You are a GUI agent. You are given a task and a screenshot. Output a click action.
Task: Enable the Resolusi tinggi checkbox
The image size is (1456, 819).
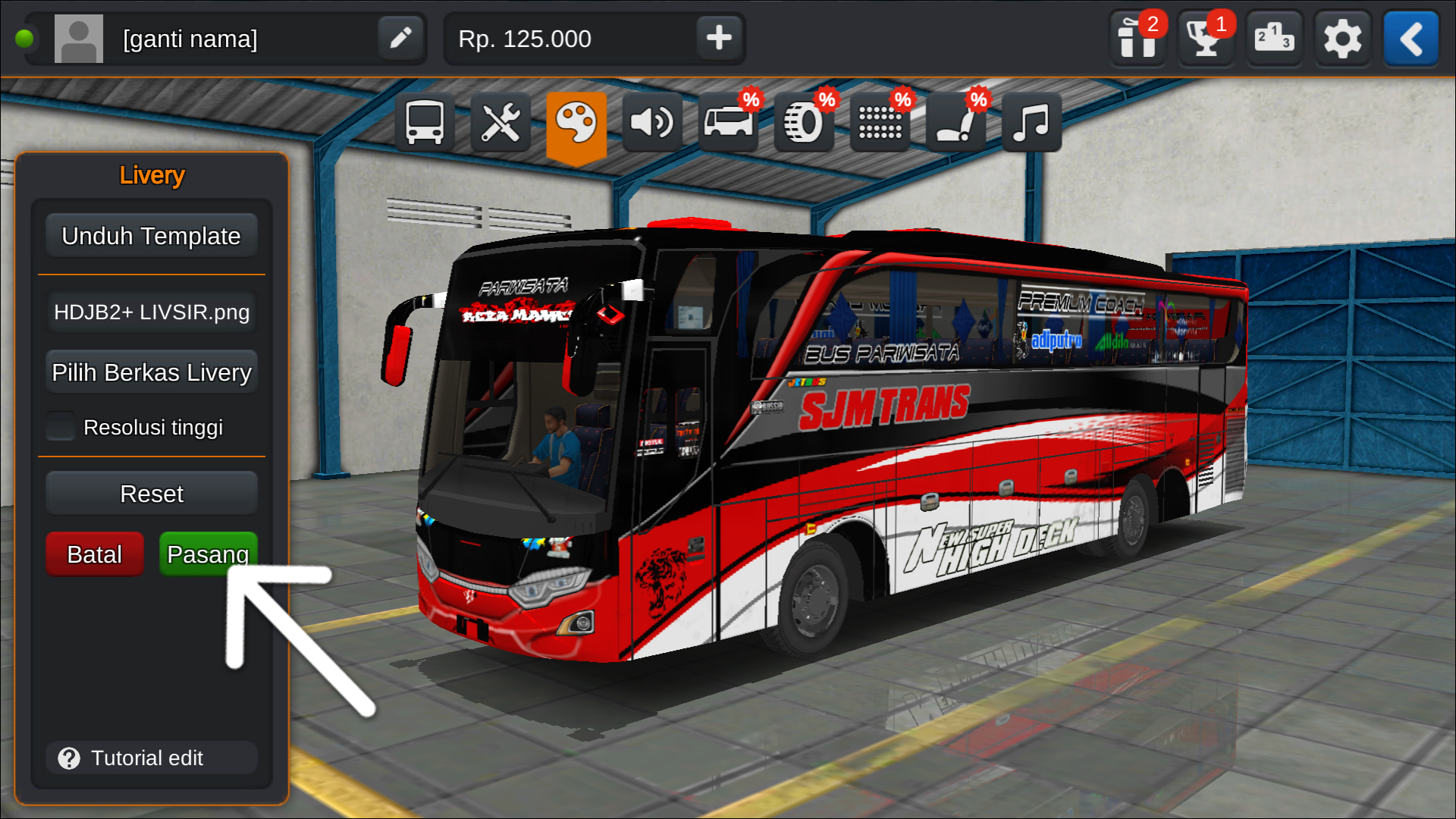point(61,427)
